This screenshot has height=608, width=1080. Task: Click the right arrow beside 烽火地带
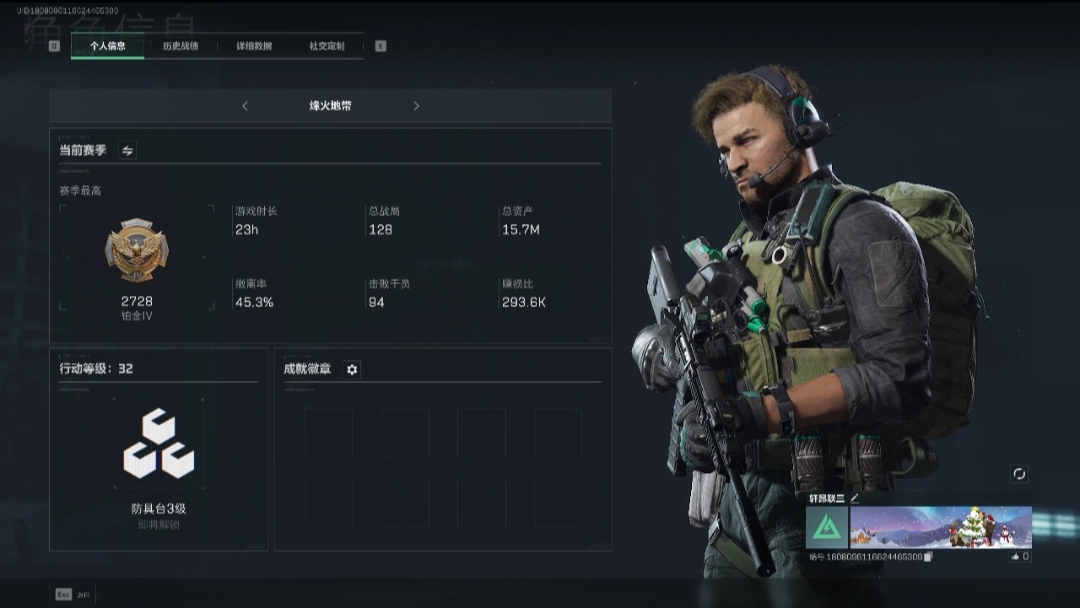click(x=416, y=106)
